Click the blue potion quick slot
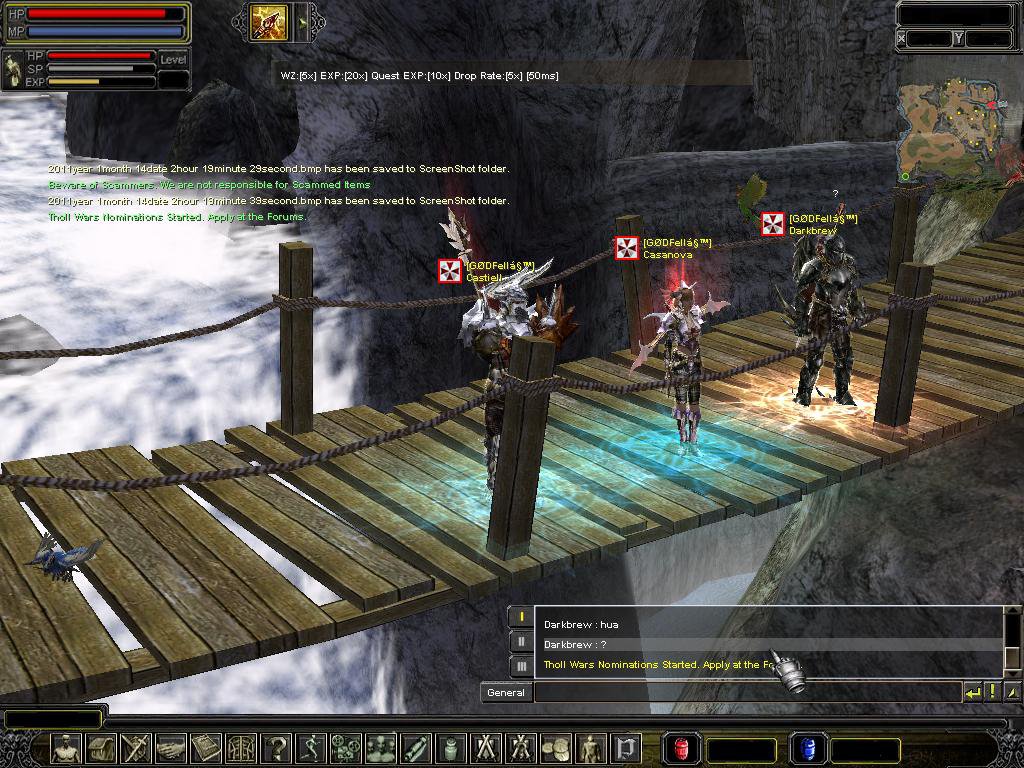1024x768 pixels. pyautogui.click(x=806, y=748)
